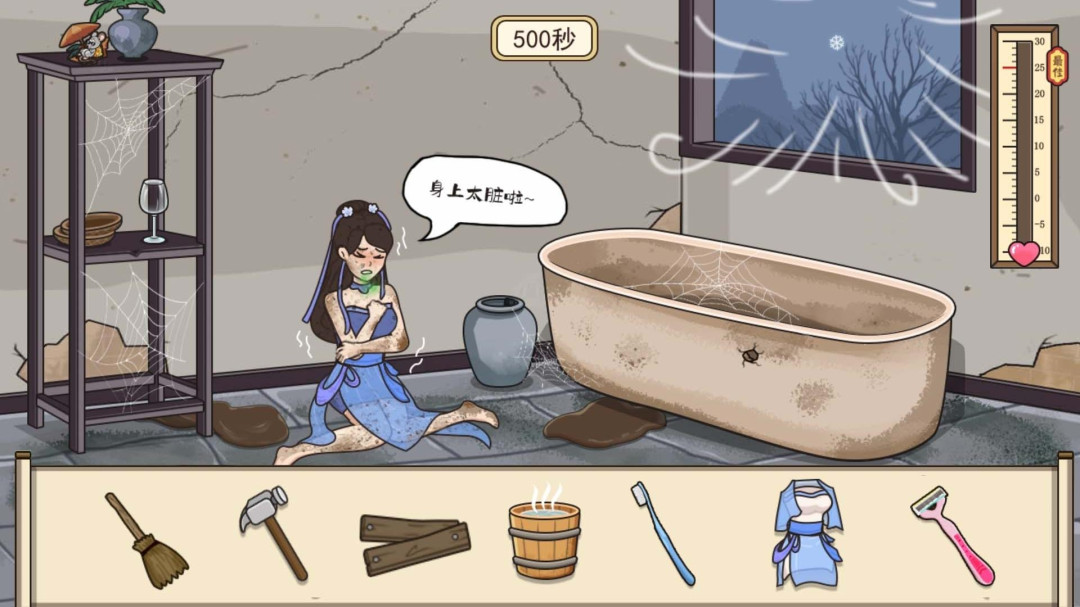Image resolution: width=1080 pixels, height=607 pixels.
Task: Select the steaming hot water bucket
Action: coord(544,536)
